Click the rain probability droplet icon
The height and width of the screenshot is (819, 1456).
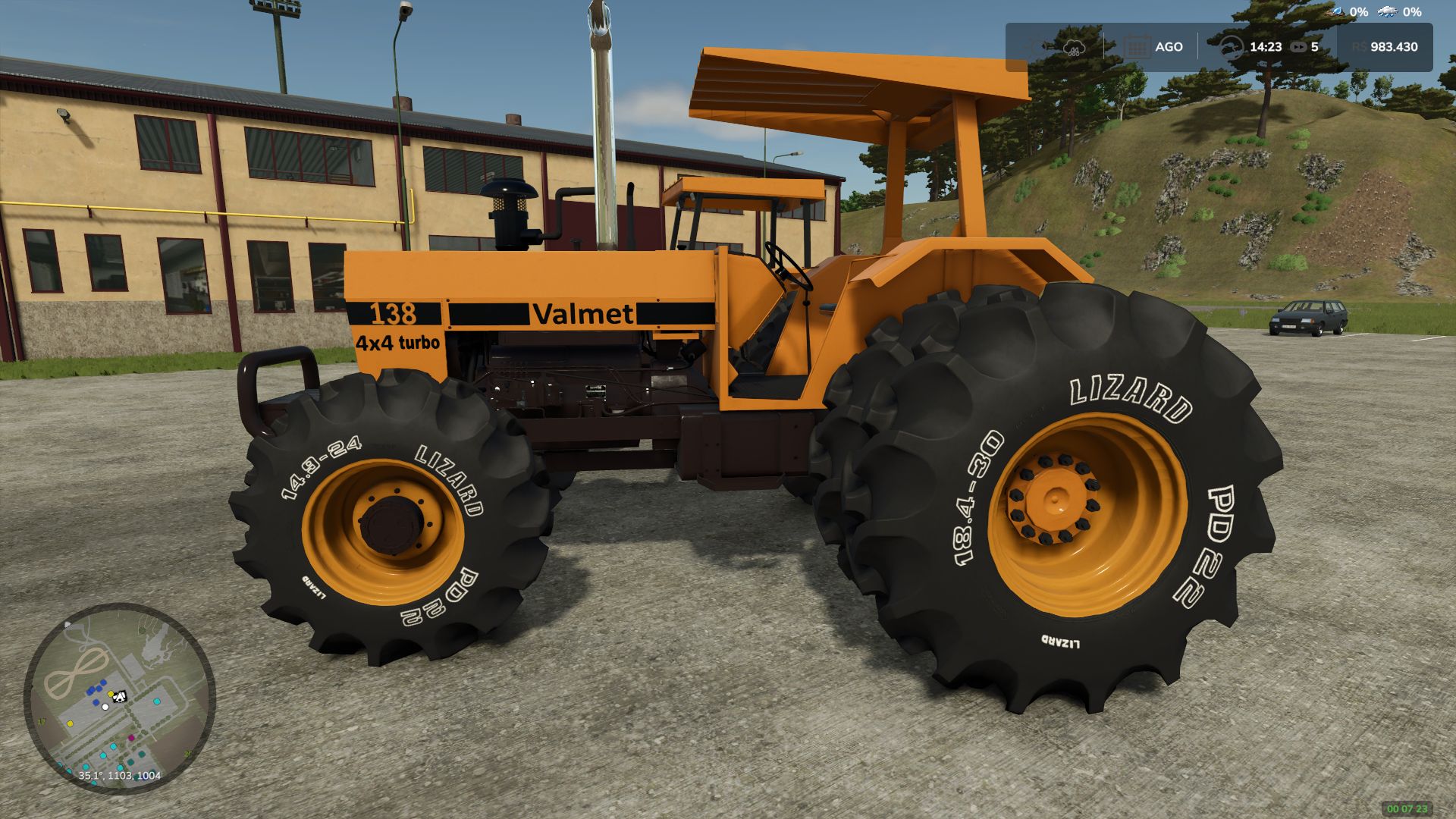coord(1336,12)
